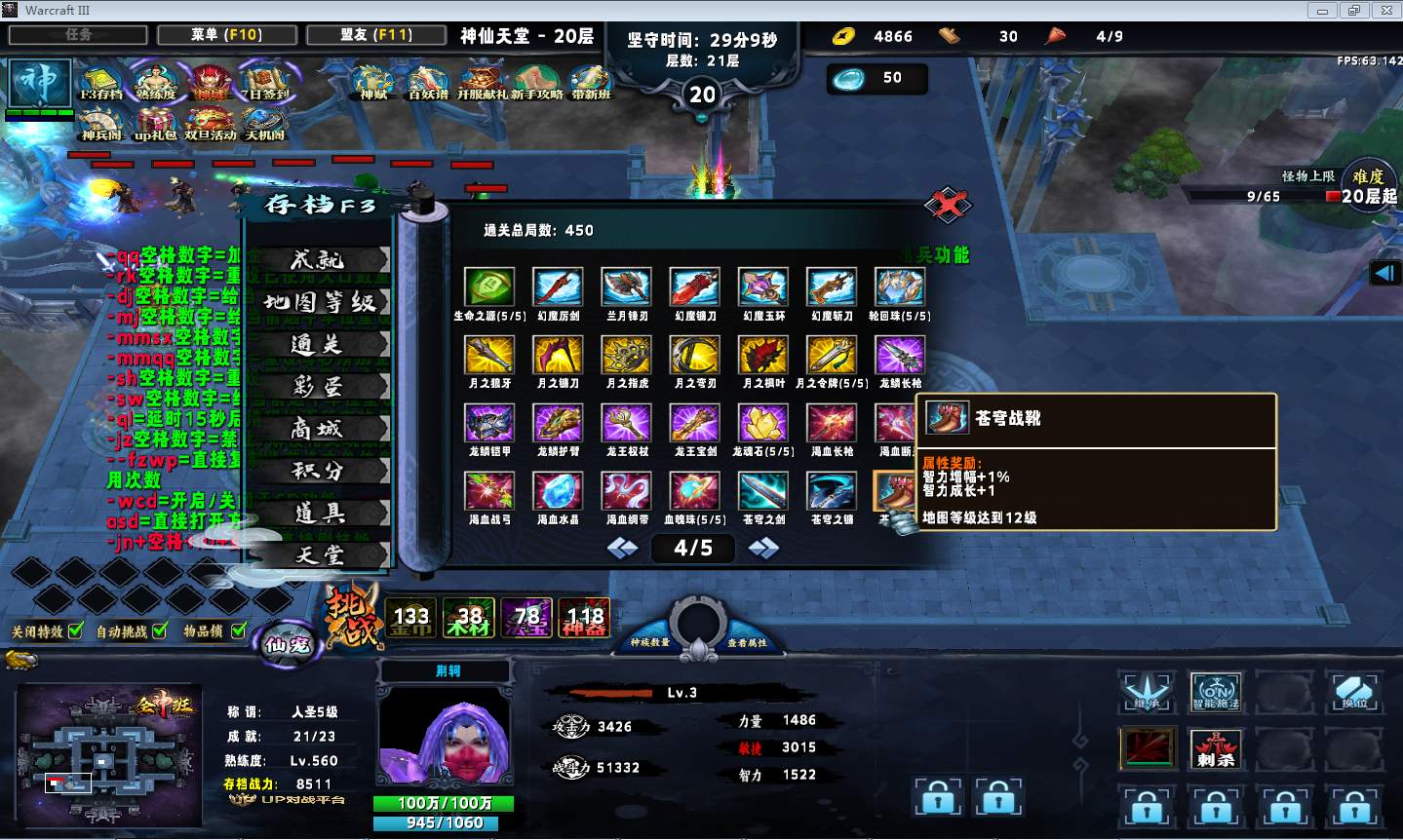
Task: Minimize the Warcraft III window
Action: [x=1323, y=11]
